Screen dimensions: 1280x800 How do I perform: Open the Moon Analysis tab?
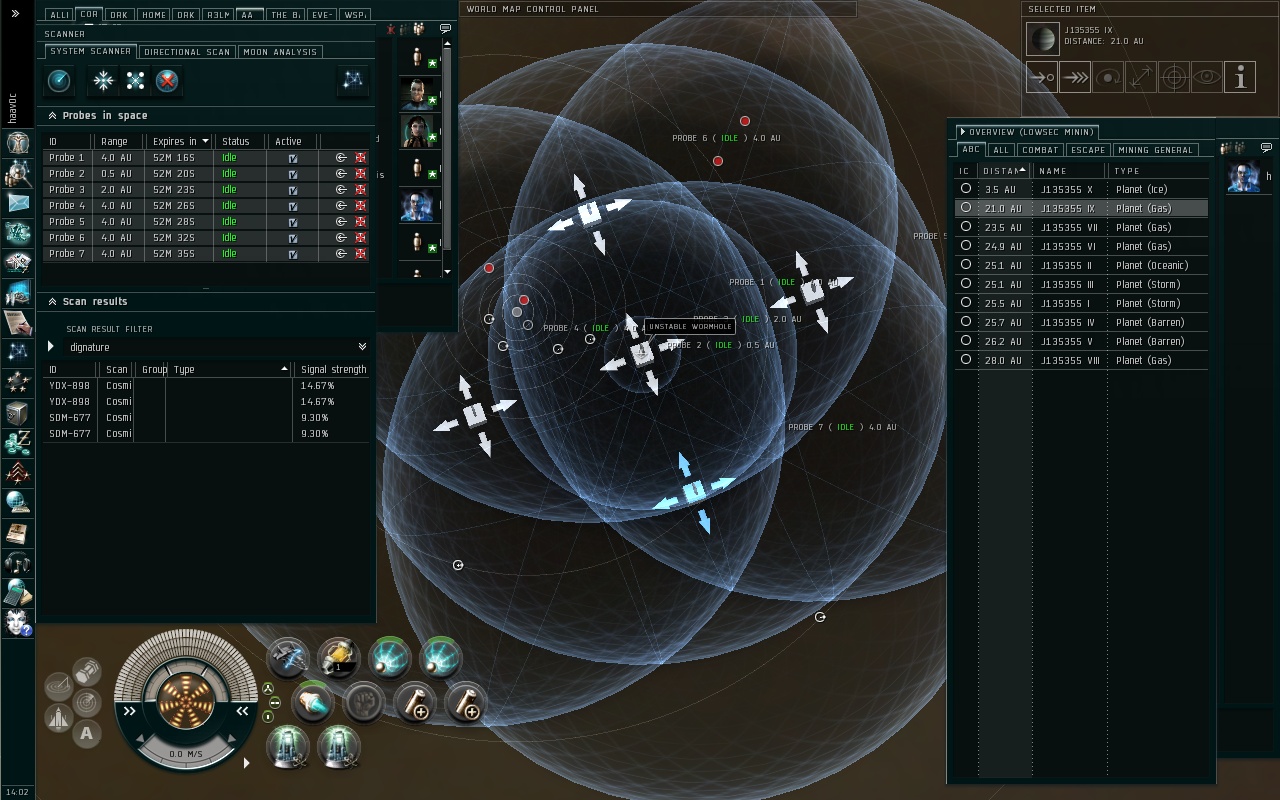tap(280, 52)
